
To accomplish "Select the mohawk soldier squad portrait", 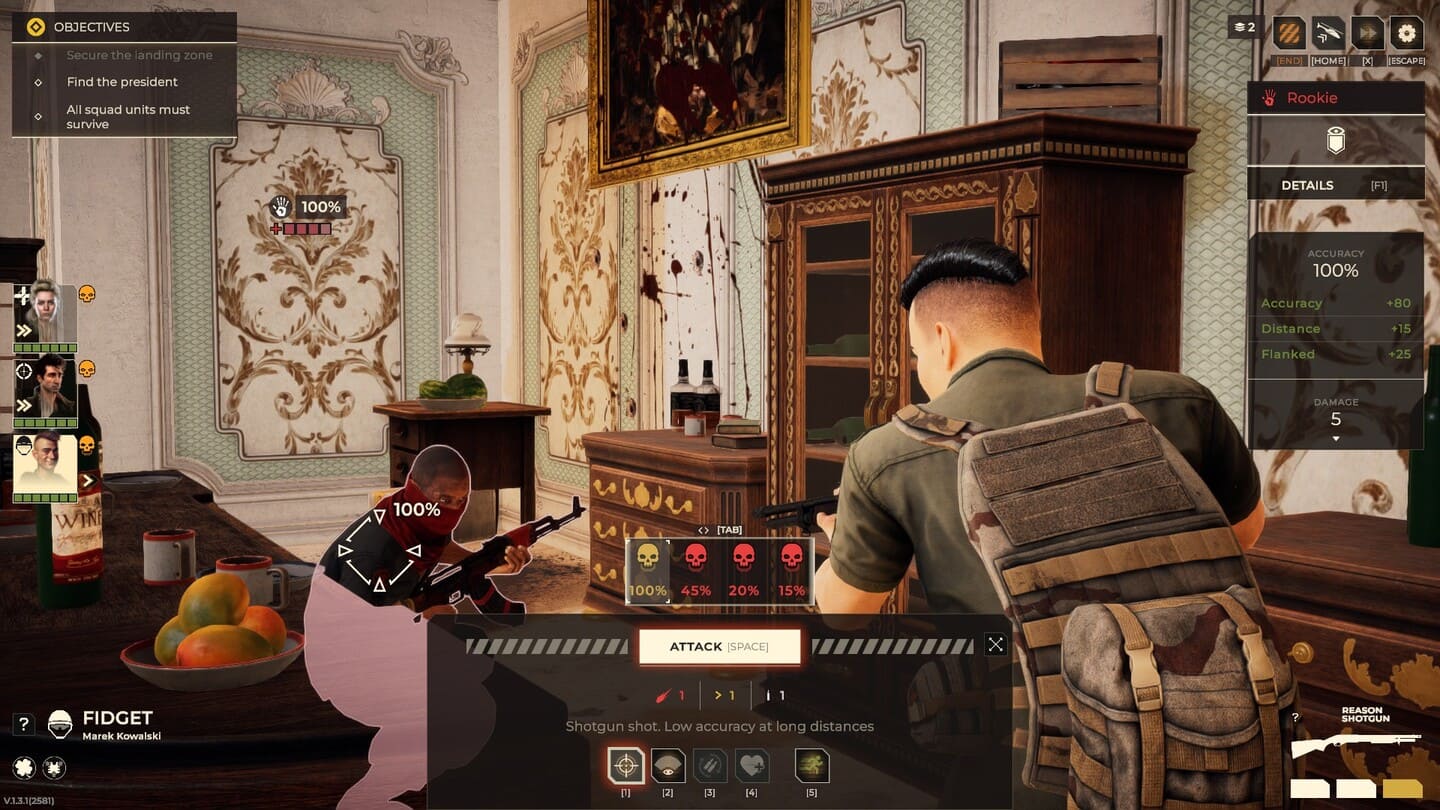I will click(46, 464).
